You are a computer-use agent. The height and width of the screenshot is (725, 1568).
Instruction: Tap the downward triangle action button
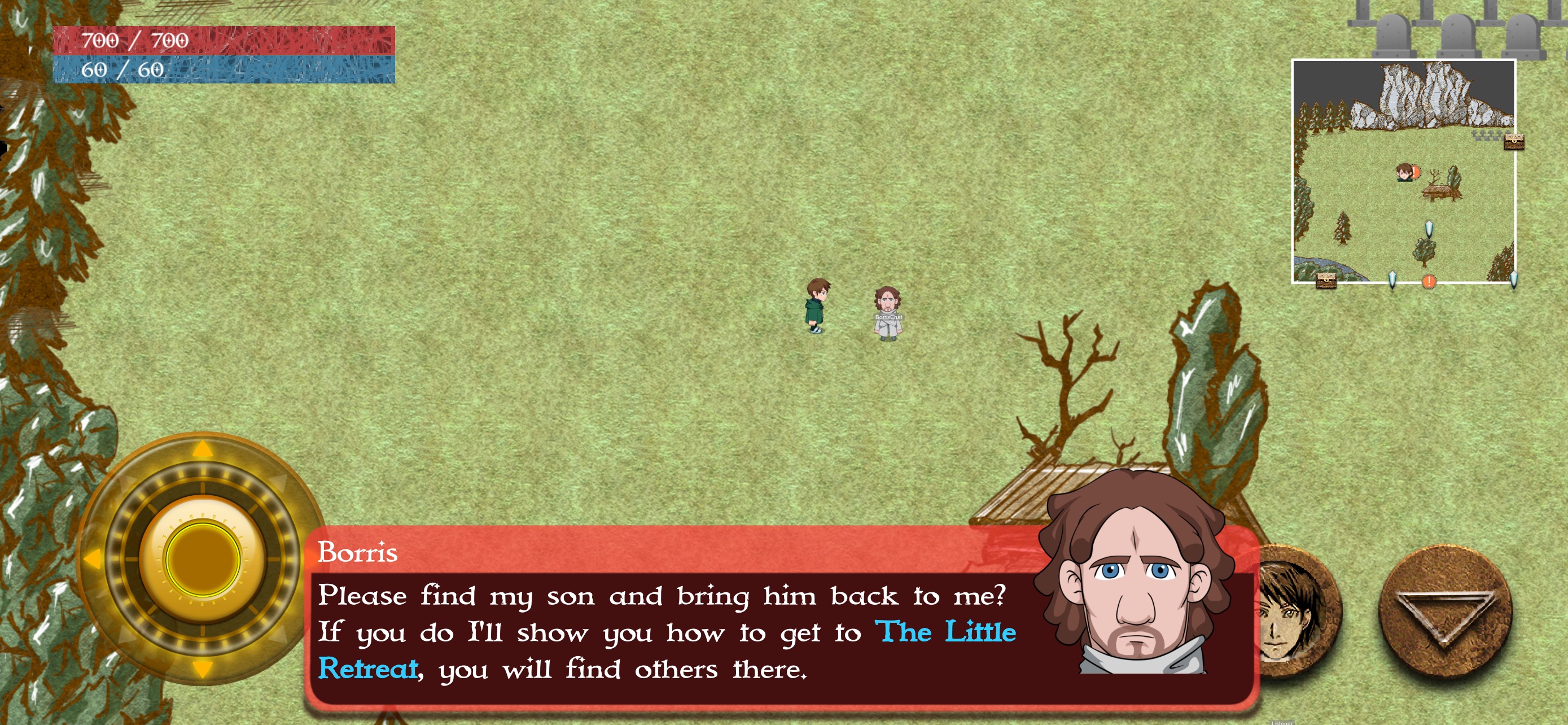1444,612
